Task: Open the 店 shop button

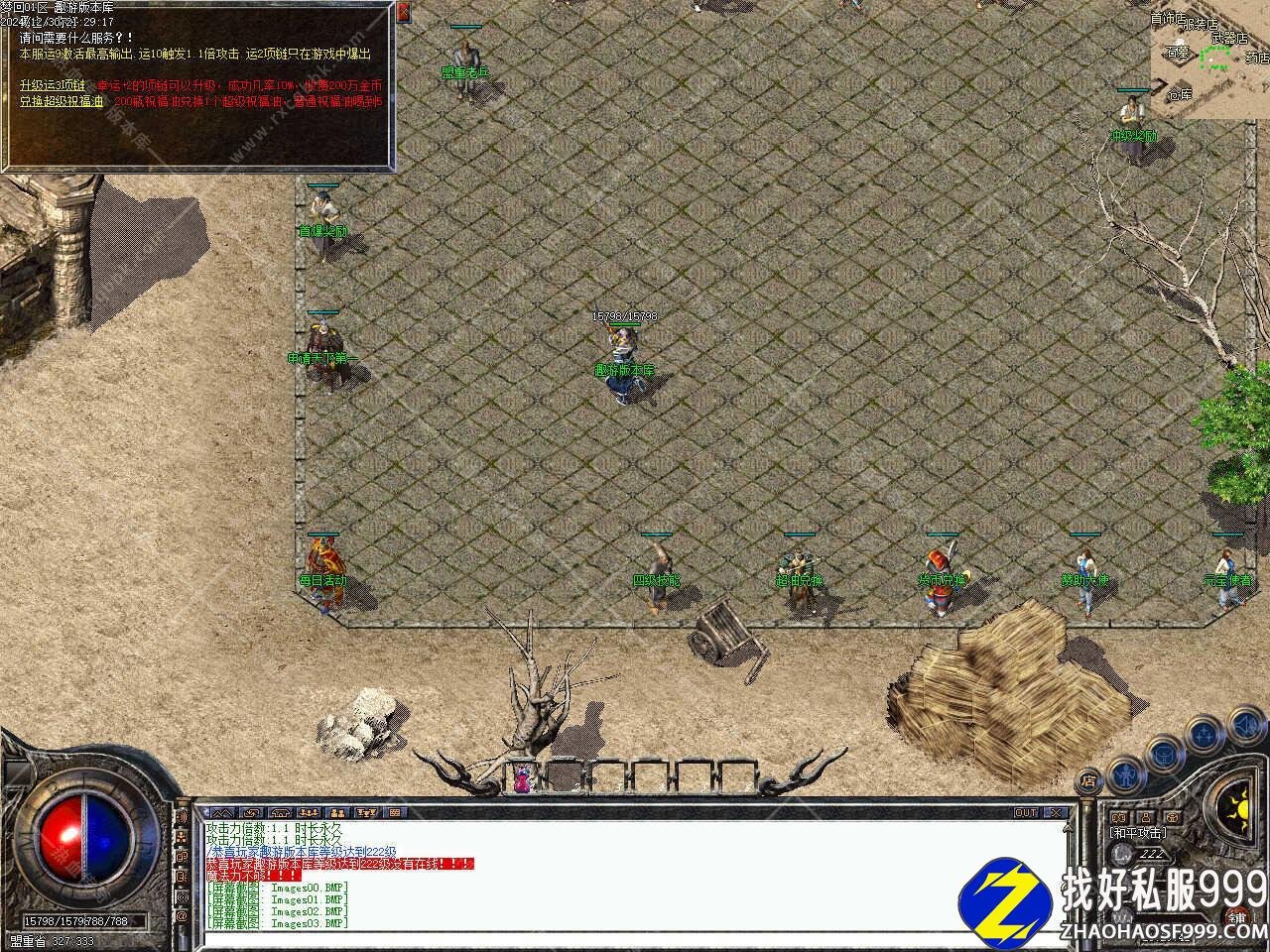Action: (1089, 779)
